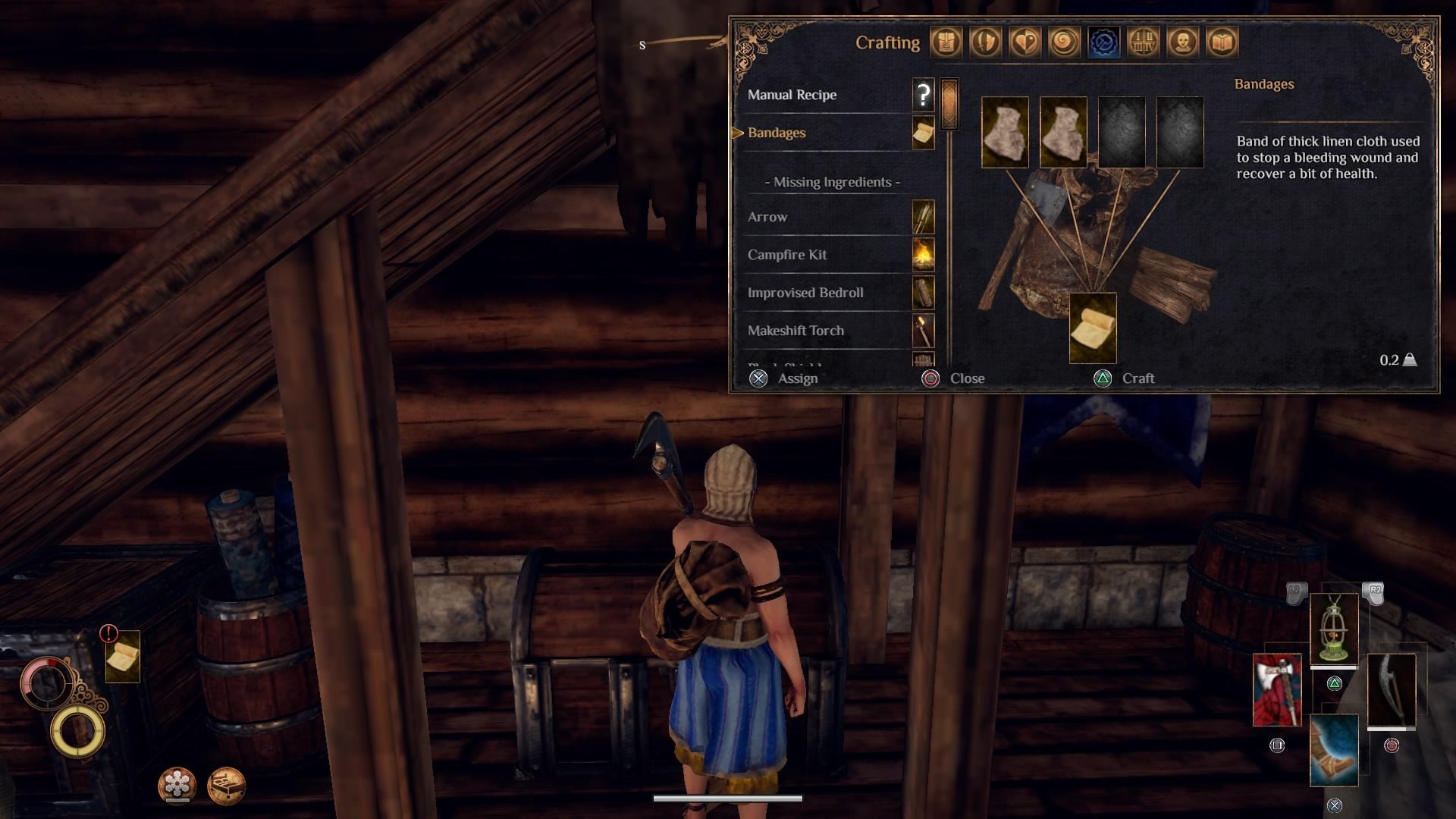This screenshot has width=1456, height=819.
Task: Select the first fur ingredient slot
Action: [x=1005, y=132]
